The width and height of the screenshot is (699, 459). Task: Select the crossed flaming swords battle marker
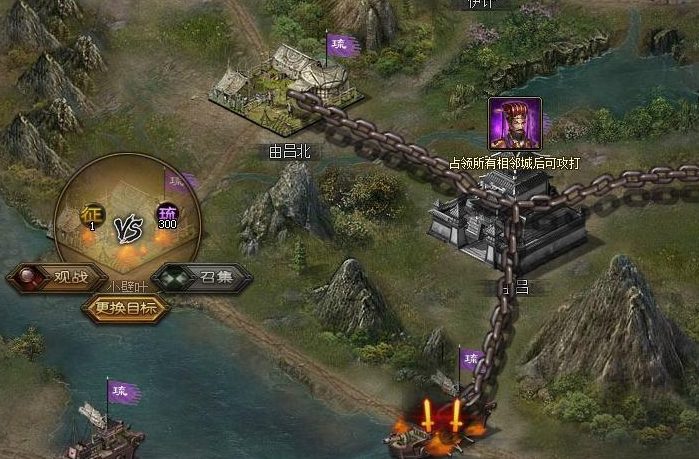point(441,417)
